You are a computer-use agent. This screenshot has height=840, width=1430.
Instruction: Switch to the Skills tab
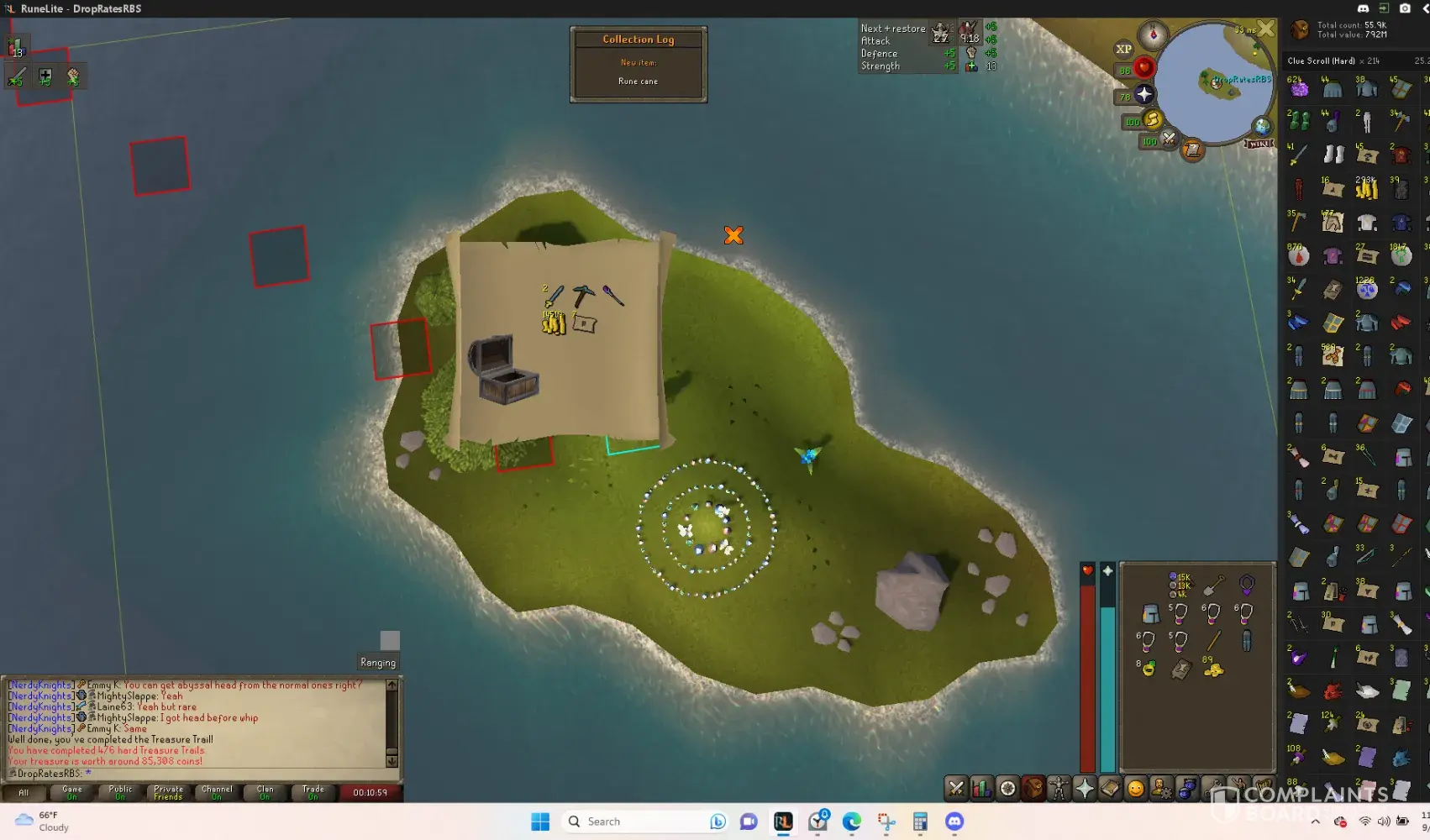tap(981, 789)
